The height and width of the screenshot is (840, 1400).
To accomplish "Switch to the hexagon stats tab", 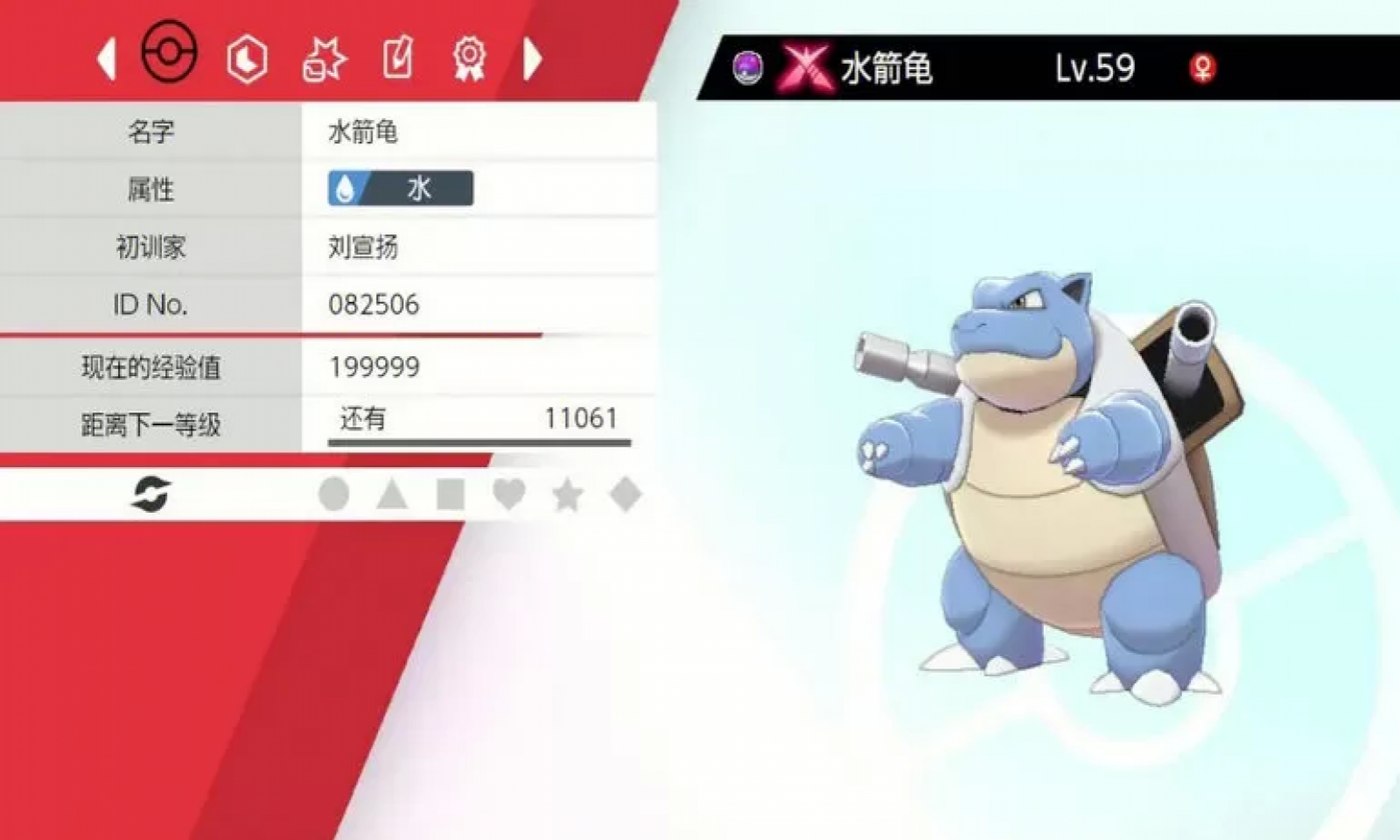I will coord(248,58).
